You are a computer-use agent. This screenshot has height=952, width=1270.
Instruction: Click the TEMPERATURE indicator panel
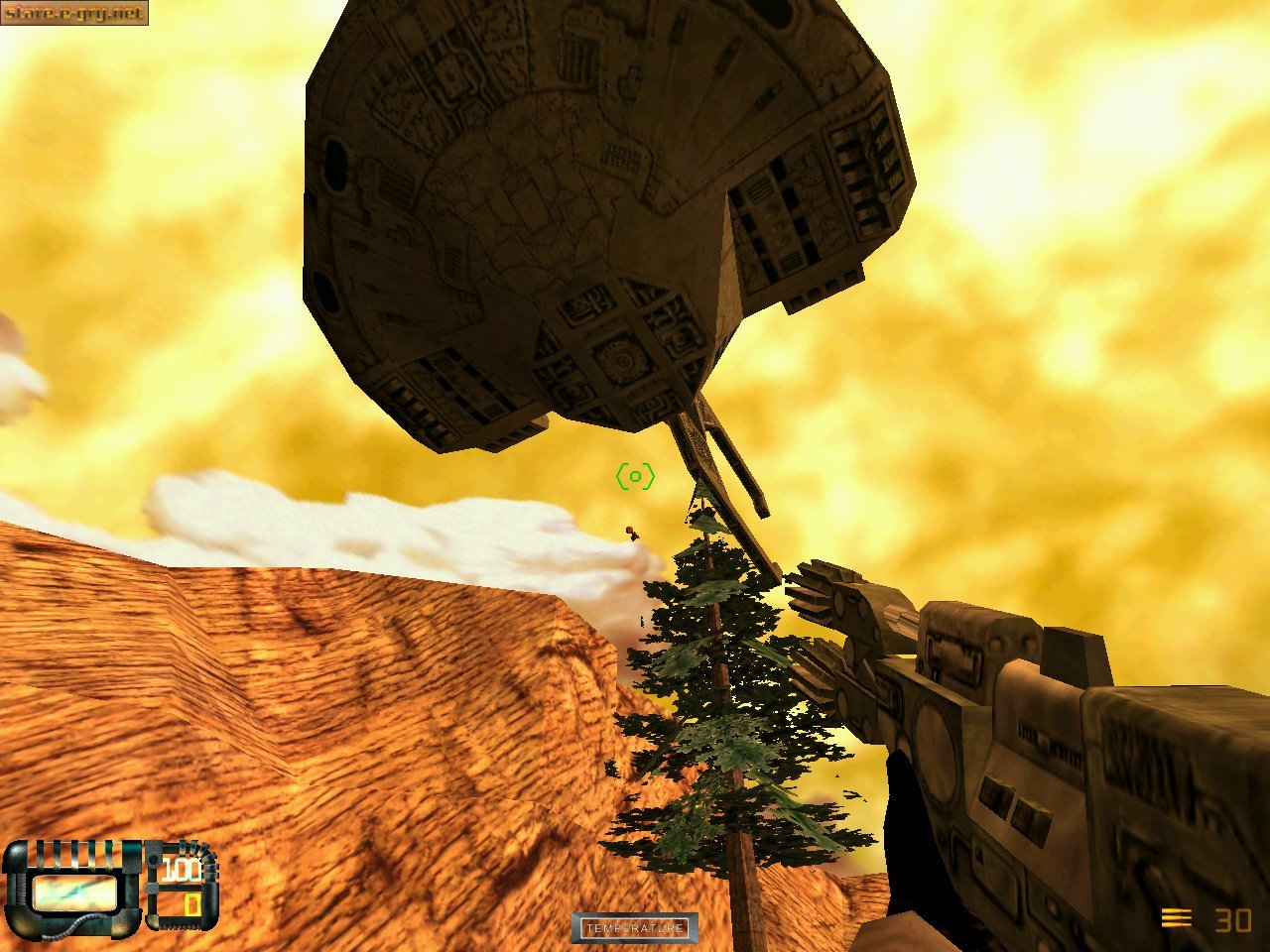point(635,928)
